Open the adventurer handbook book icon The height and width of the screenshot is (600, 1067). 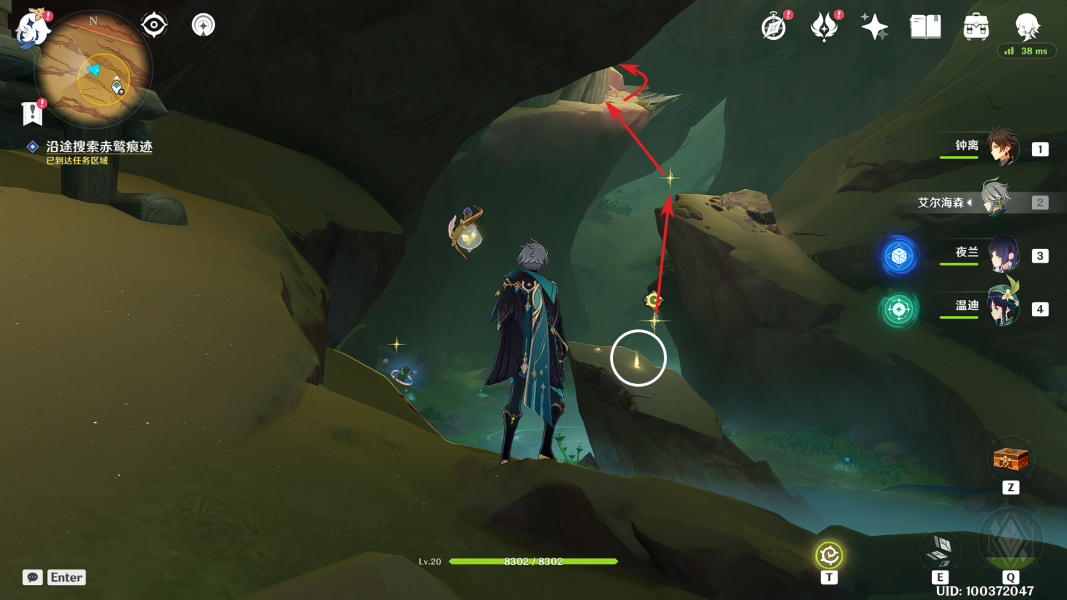click(x=926, y=27)
